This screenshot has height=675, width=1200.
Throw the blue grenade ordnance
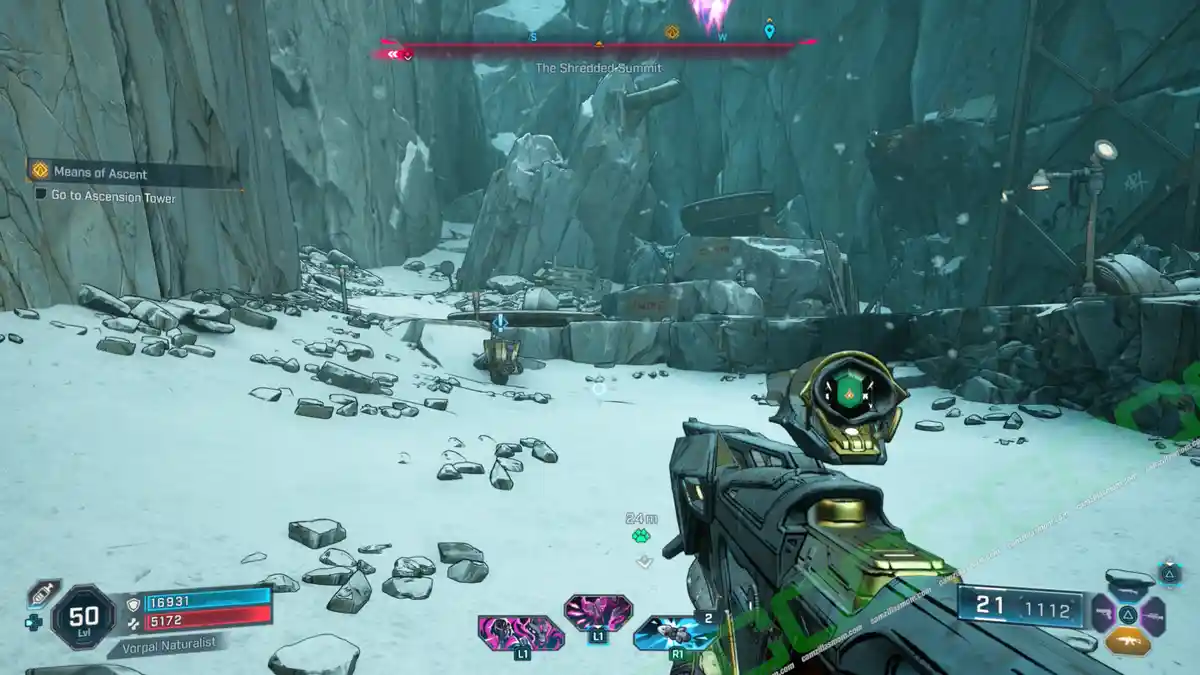[x=675, y=633]
